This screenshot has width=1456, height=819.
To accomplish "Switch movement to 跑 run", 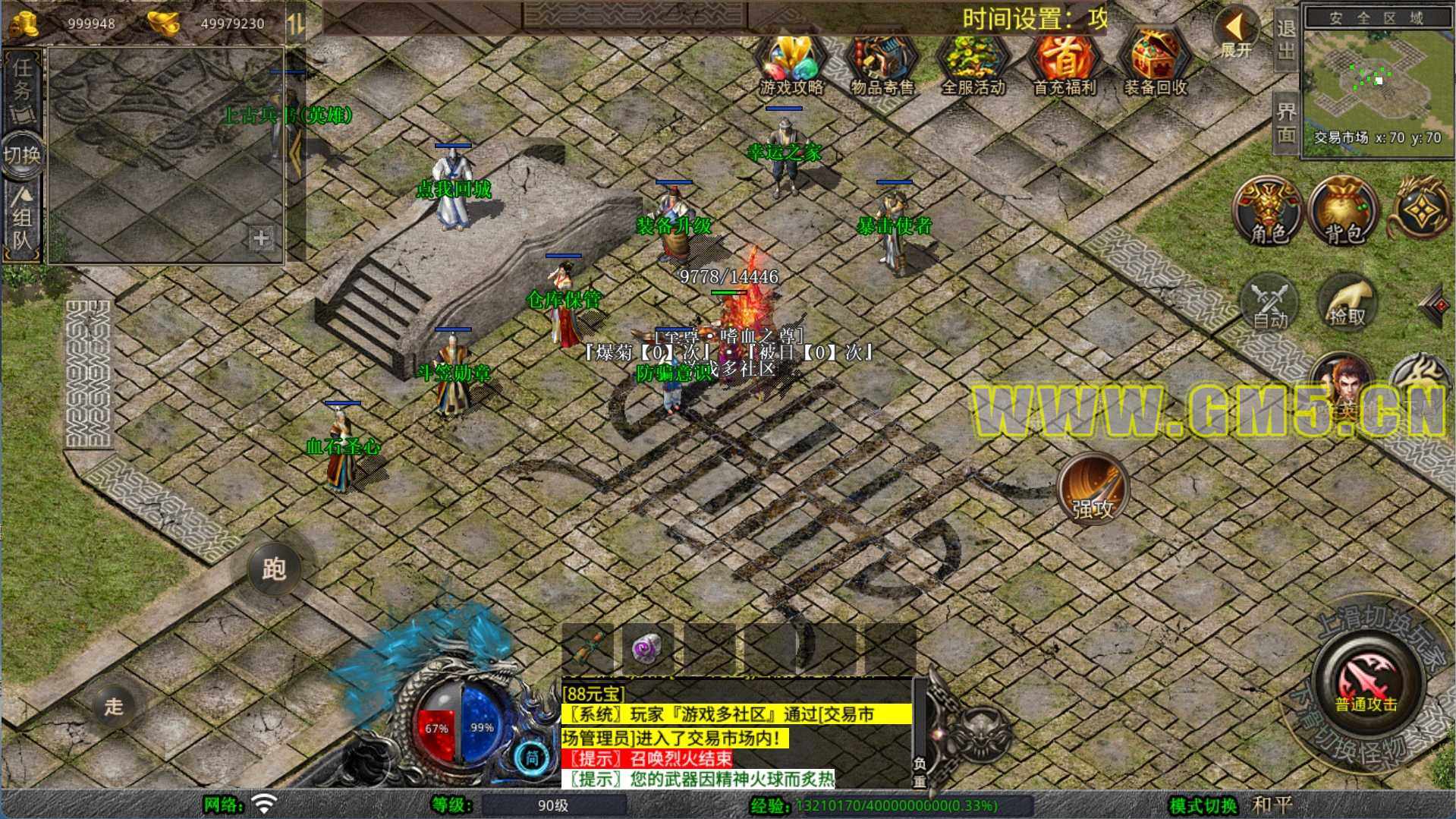I will click(274, 569).
